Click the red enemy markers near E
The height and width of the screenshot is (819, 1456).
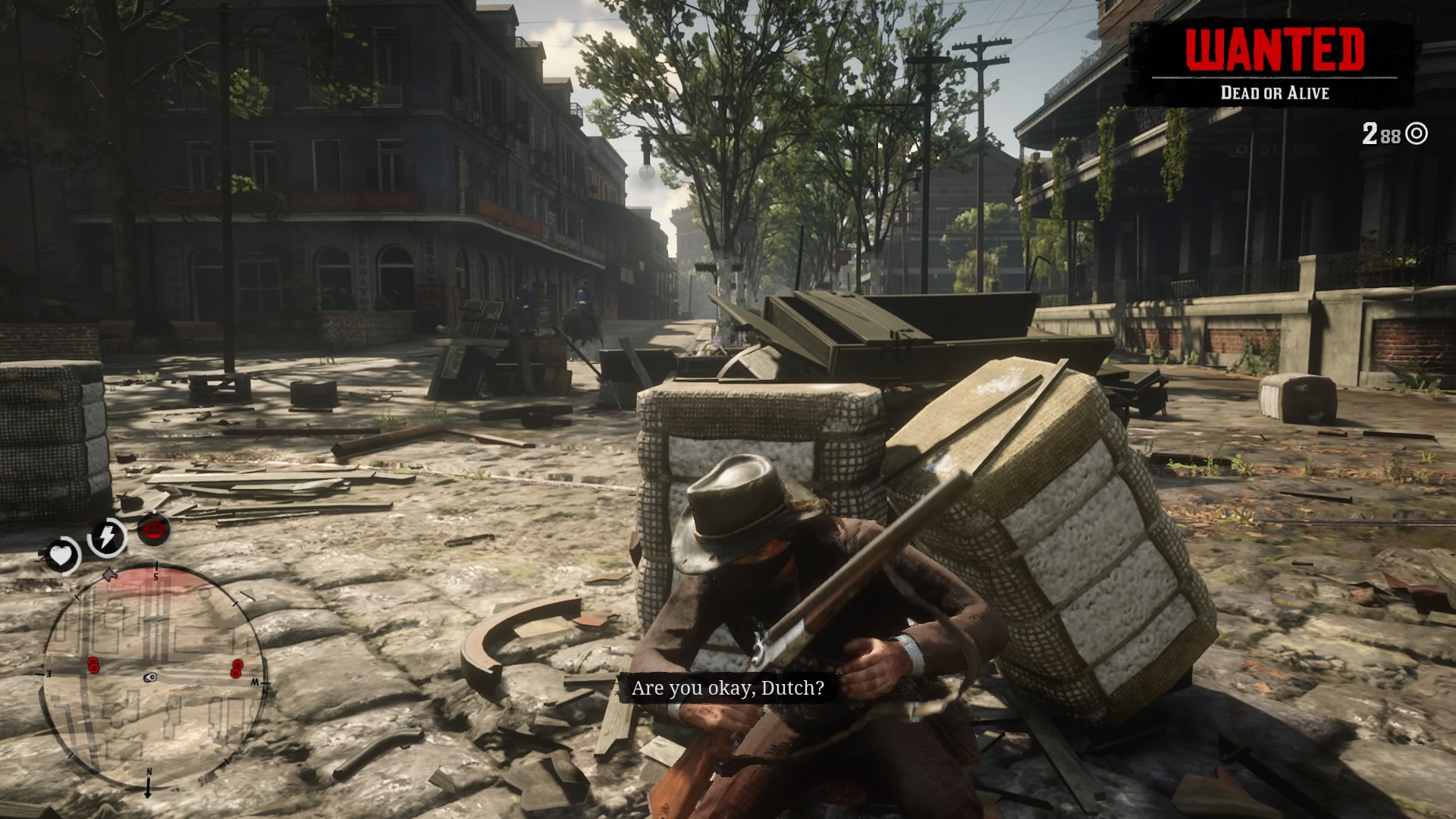[x=93, y=665]
